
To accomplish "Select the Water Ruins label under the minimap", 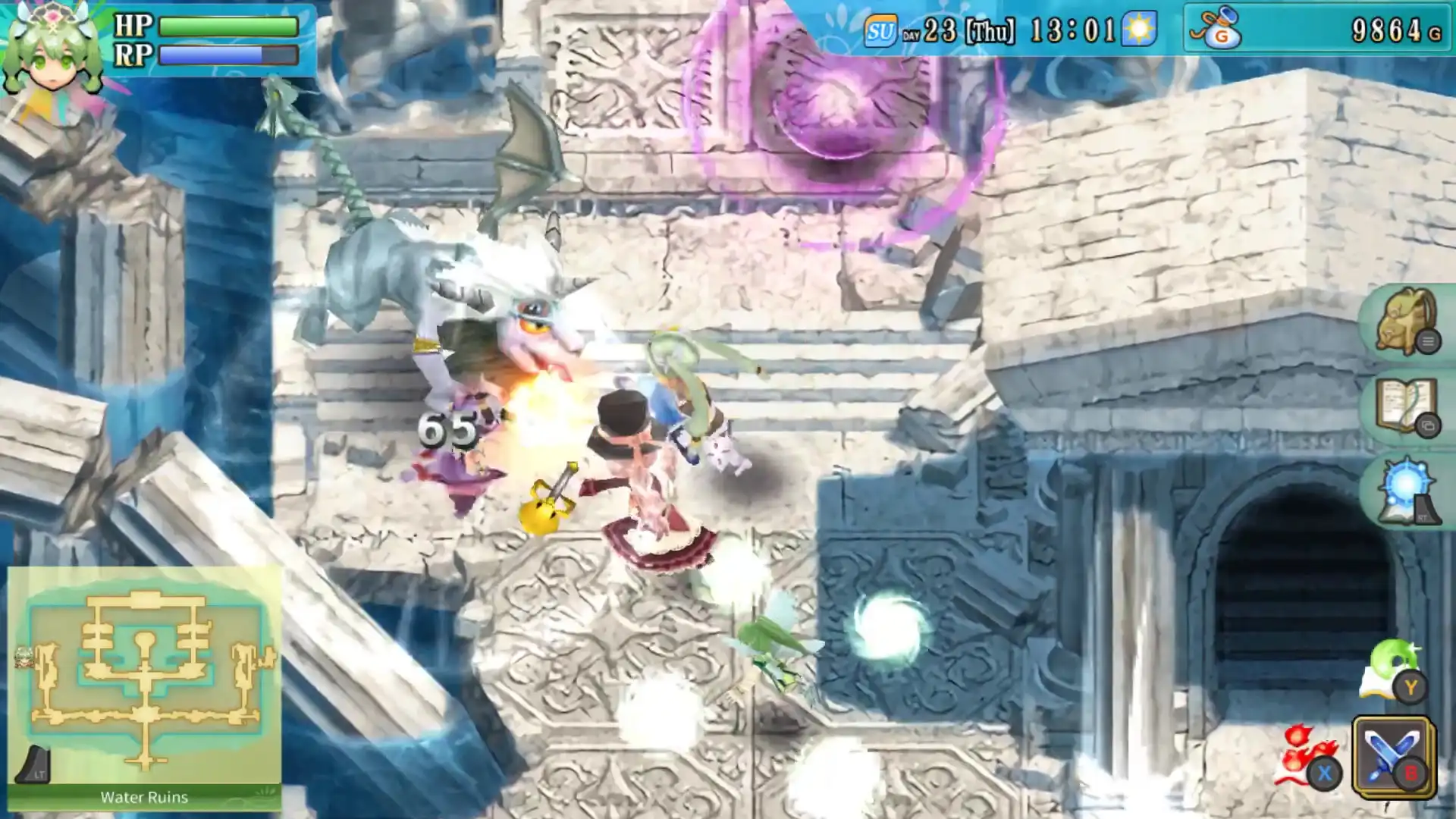I will [x=144, y=797].
